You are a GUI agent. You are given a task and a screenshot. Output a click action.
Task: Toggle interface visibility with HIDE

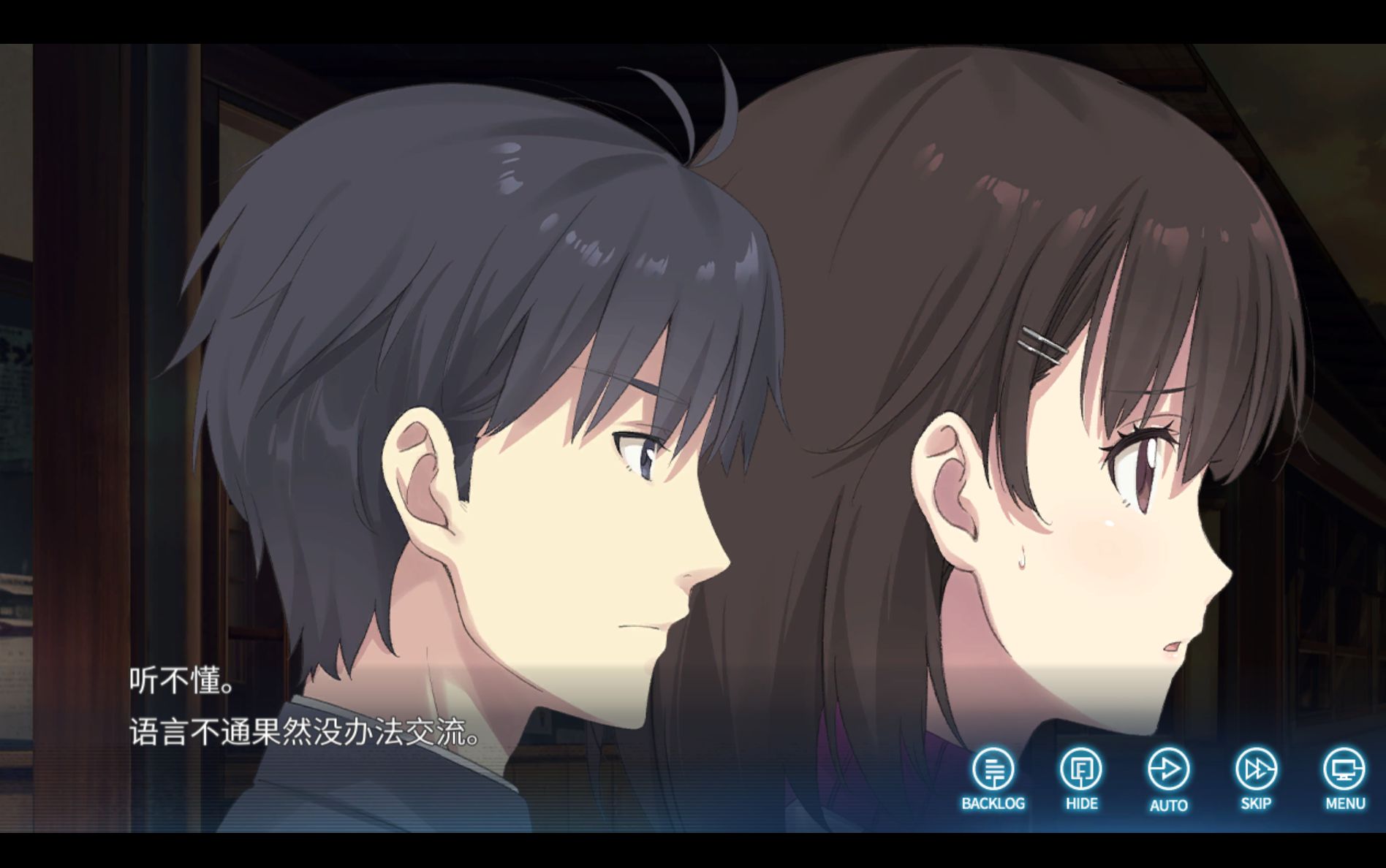point(1080,769)
